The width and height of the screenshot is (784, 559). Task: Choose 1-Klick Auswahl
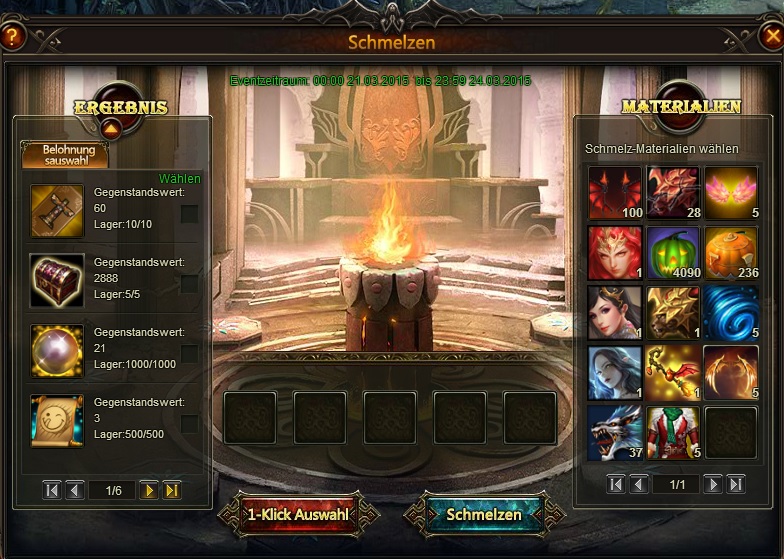(298, 514)
